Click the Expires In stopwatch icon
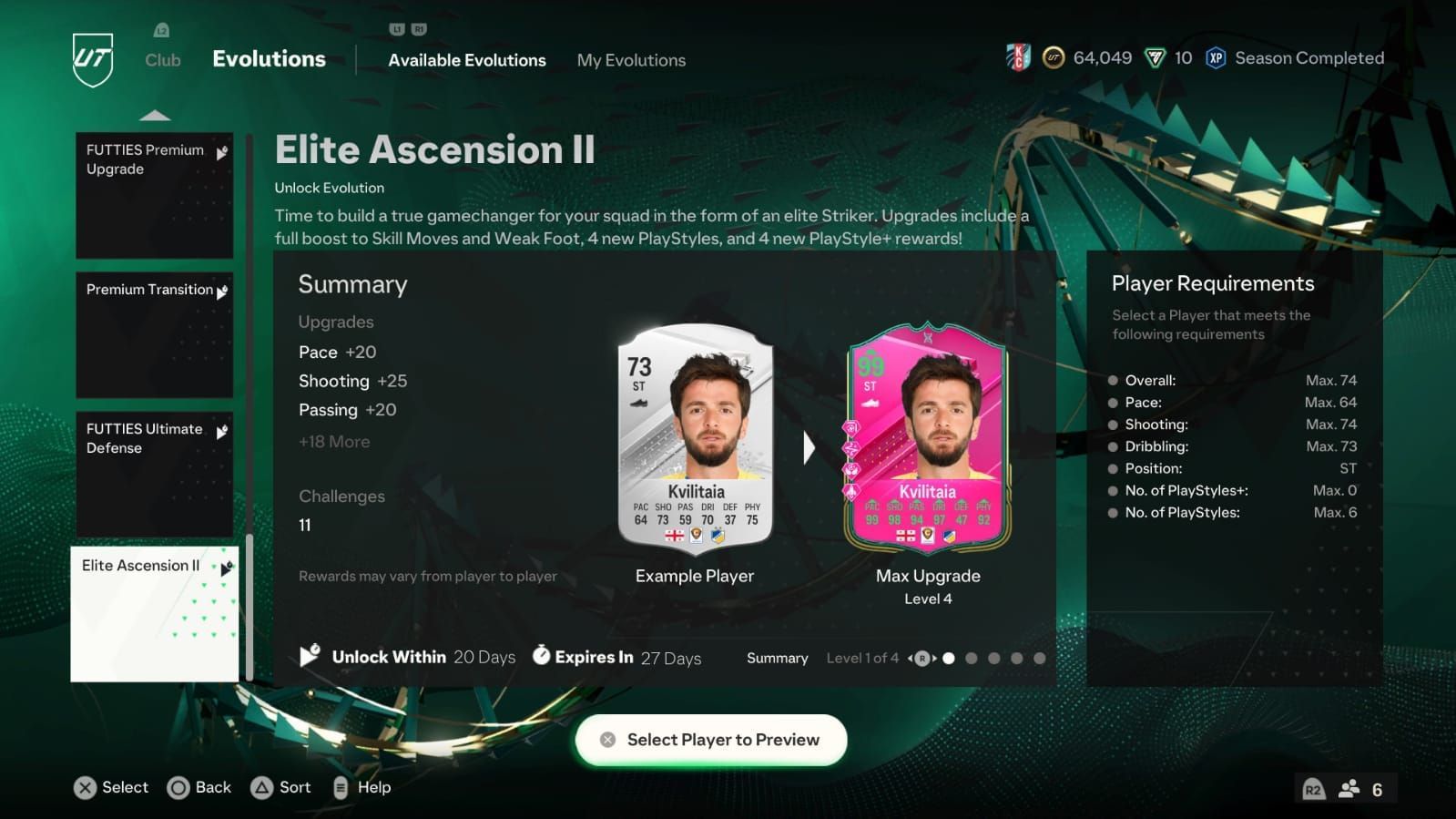This screenshot has width=1456, height=819. click(x=543, y=656)
